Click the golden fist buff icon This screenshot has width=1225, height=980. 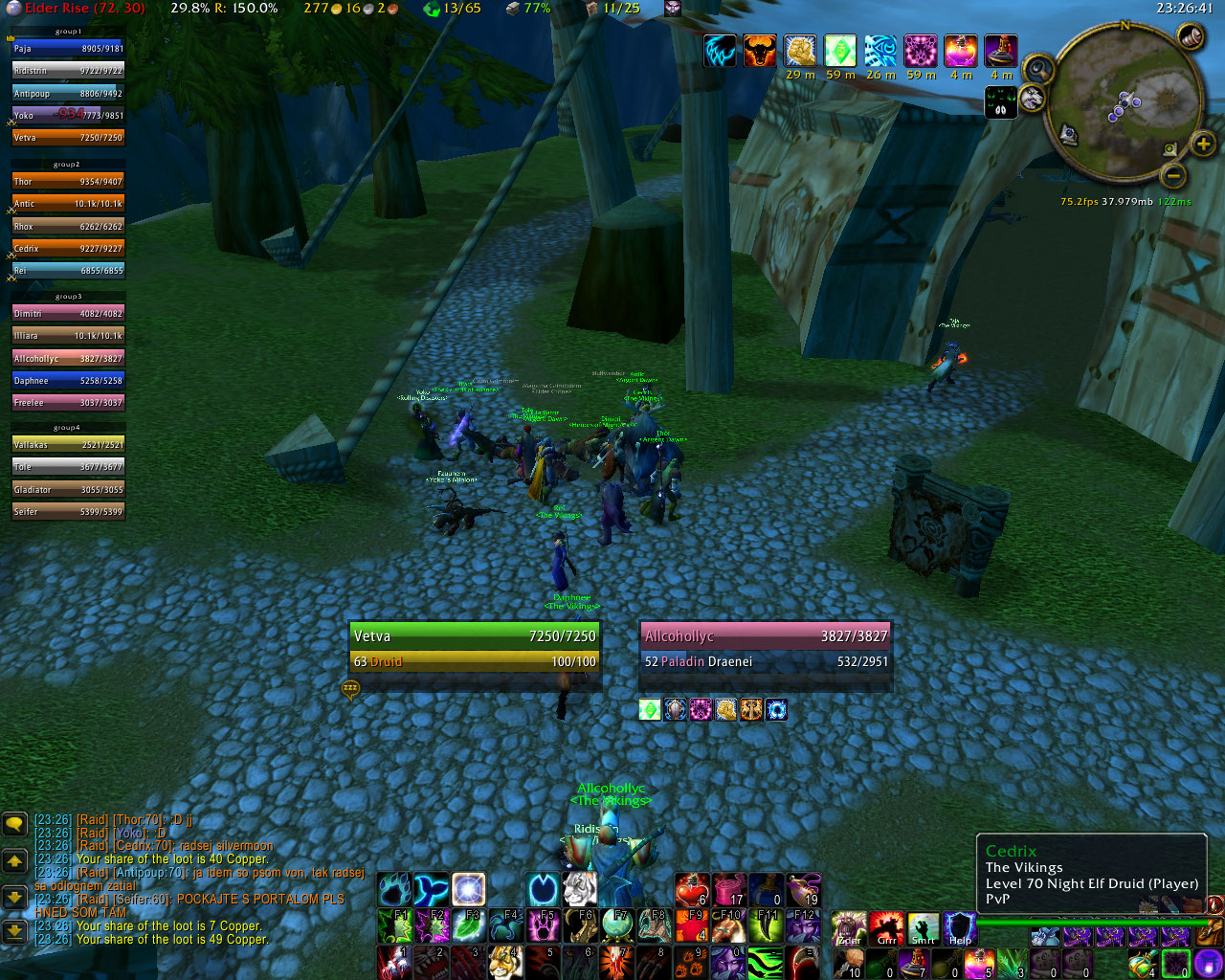coord(800,51)
